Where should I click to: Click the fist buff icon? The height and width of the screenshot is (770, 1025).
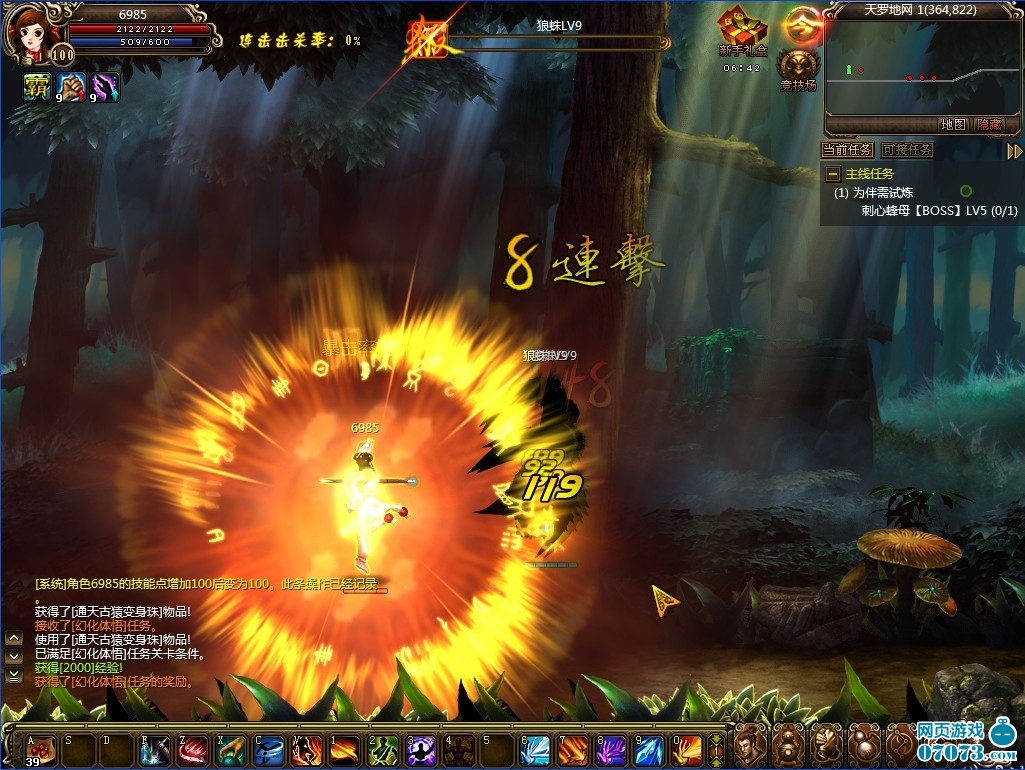tap(70, 87)
